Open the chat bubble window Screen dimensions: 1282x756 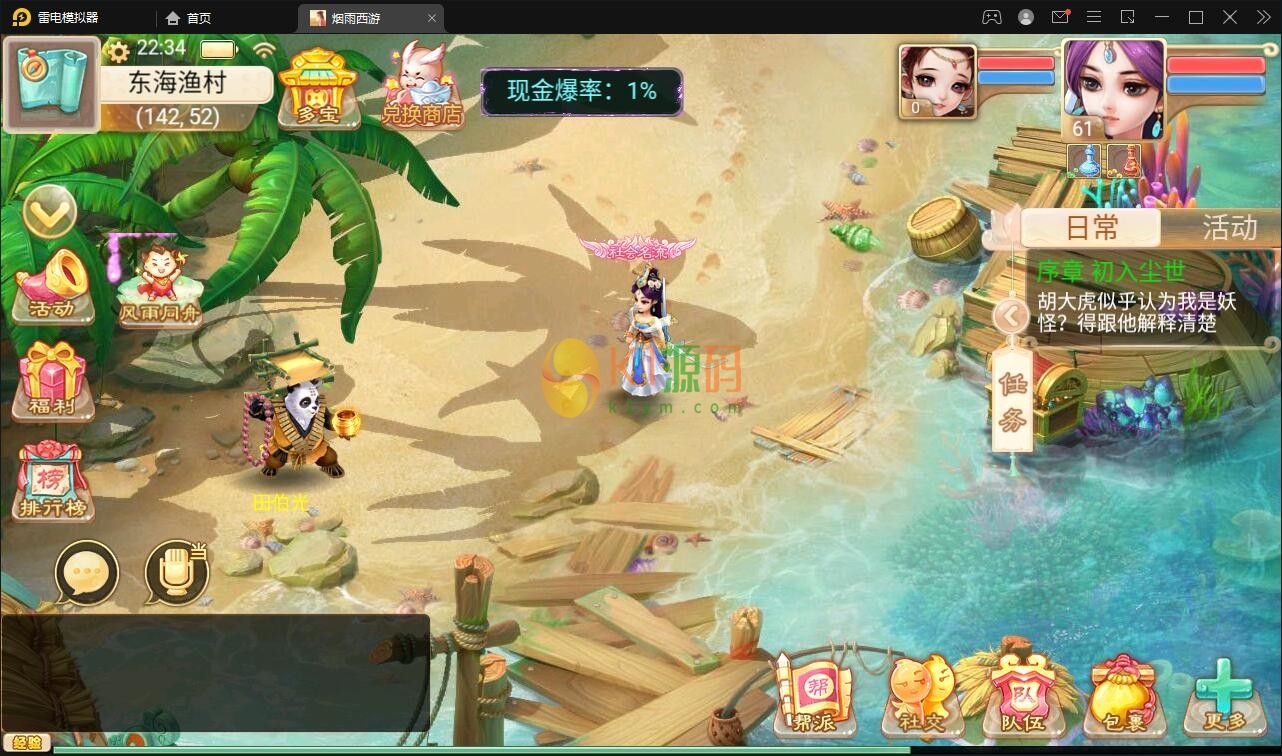86,573
